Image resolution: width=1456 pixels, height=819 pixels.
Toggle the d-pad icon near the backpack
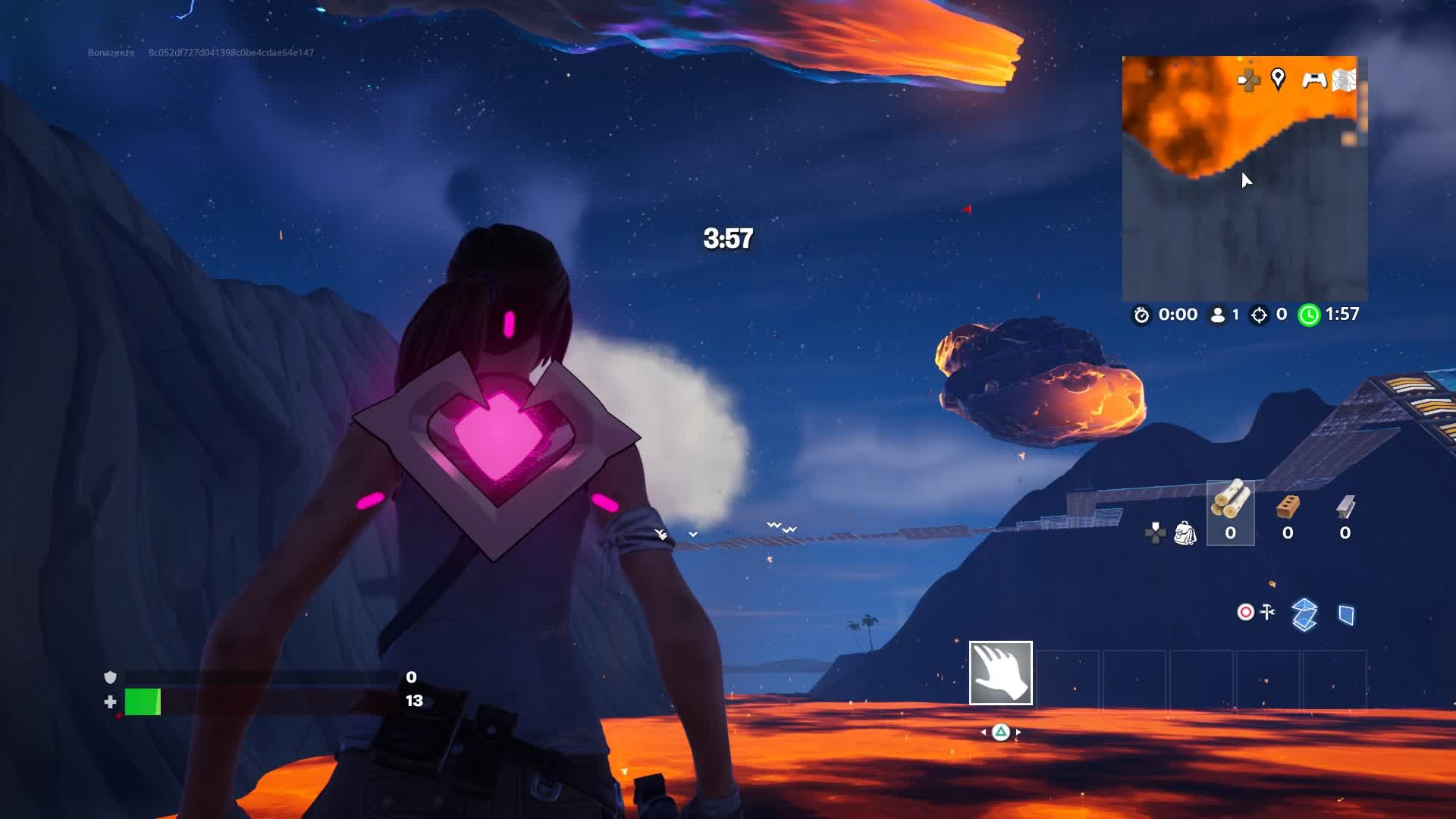1155,532
